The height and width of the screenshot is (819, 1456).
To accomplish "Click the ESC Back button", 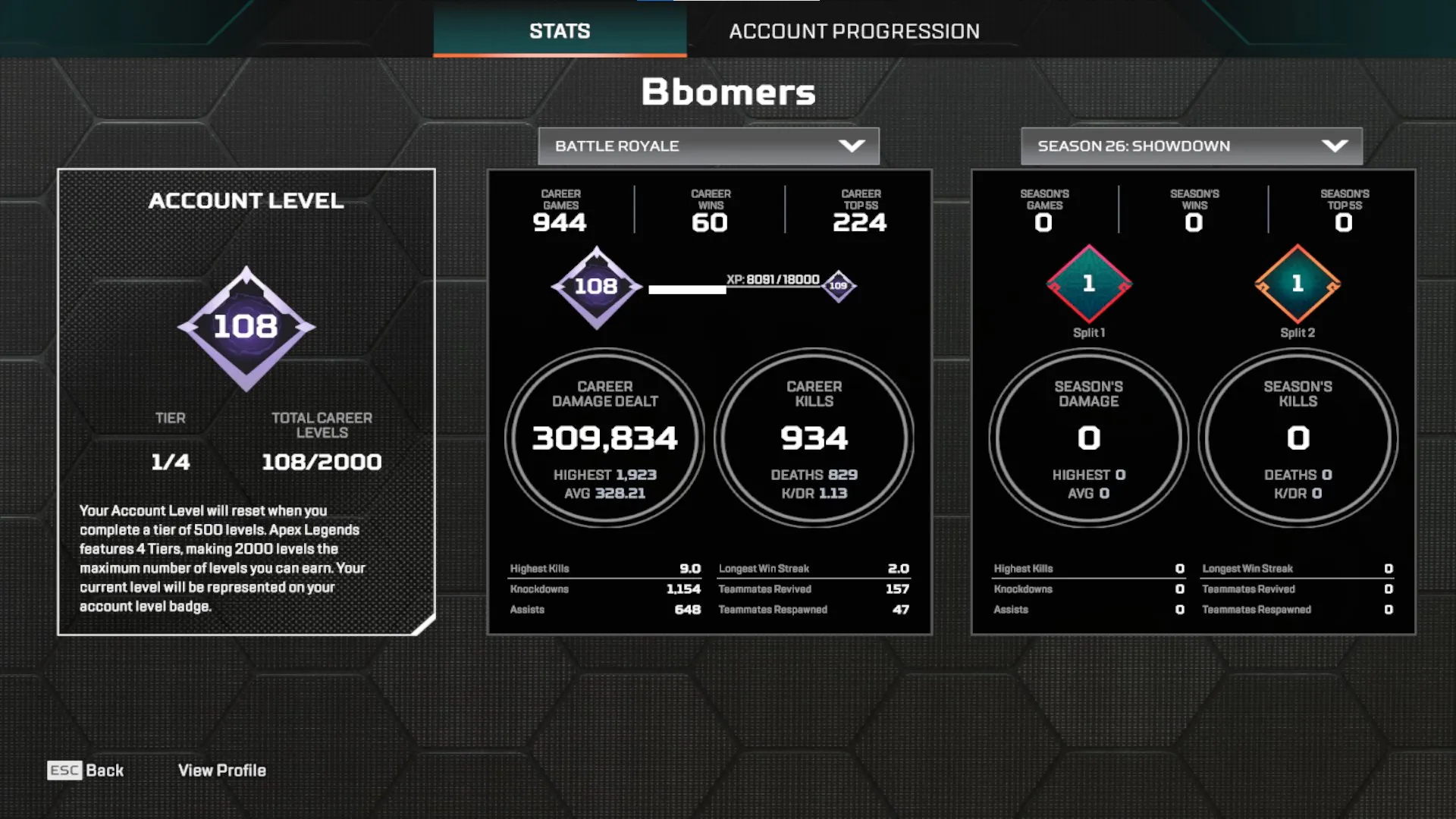I will coord(86,770).
